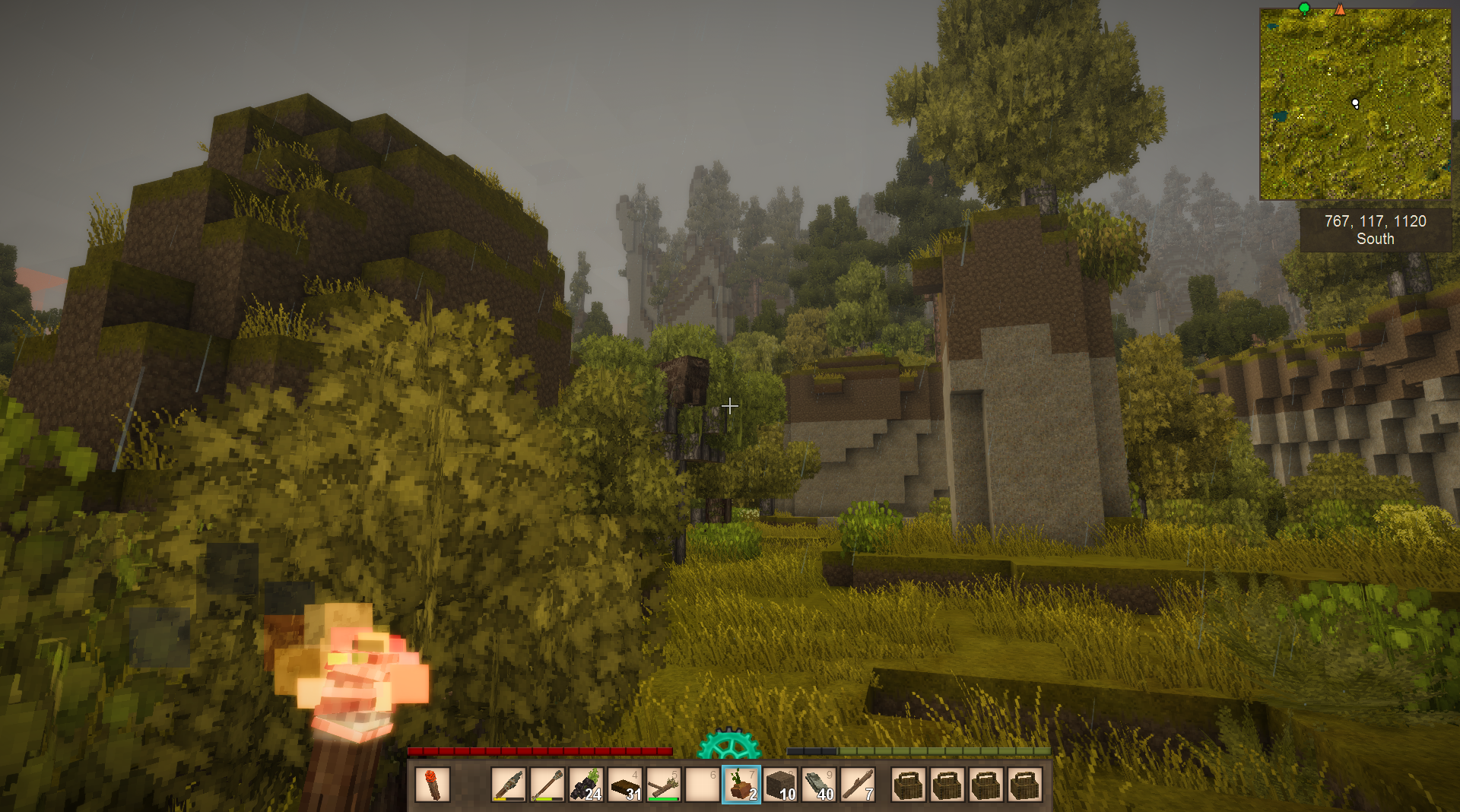Click the terrain minimap

1355,105
